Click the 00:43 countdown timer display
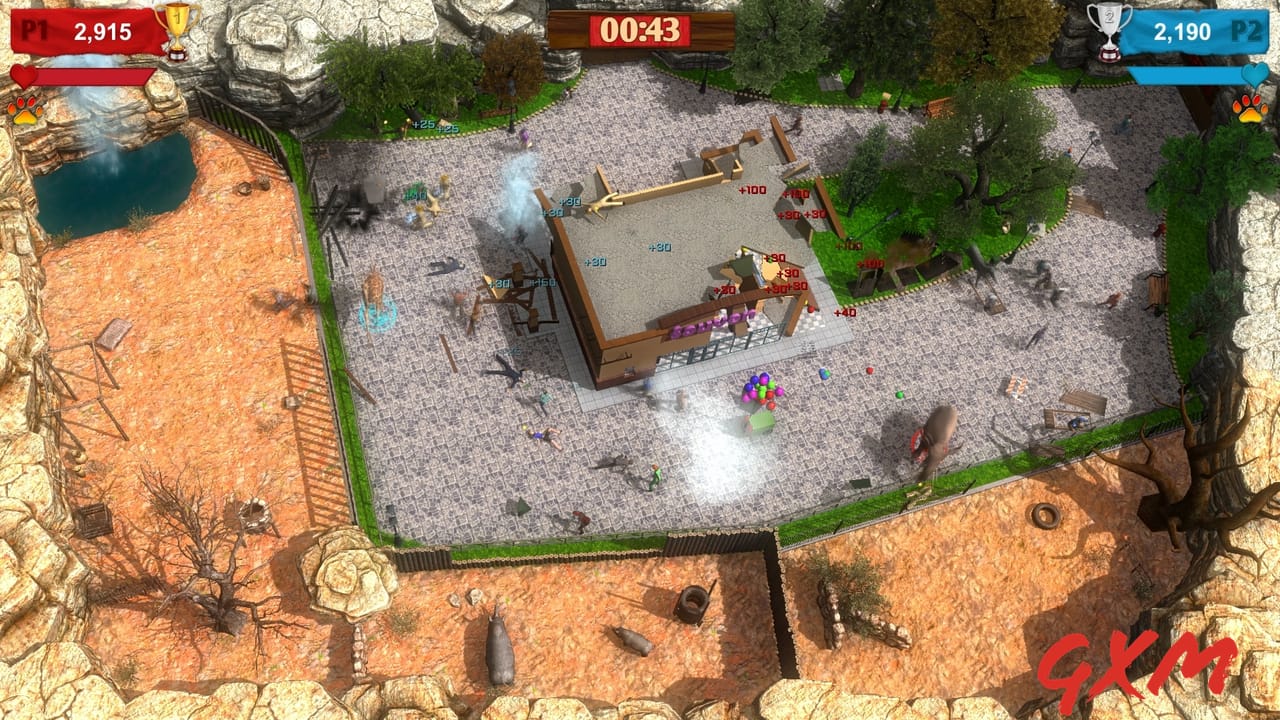 [x=639, y=29]
